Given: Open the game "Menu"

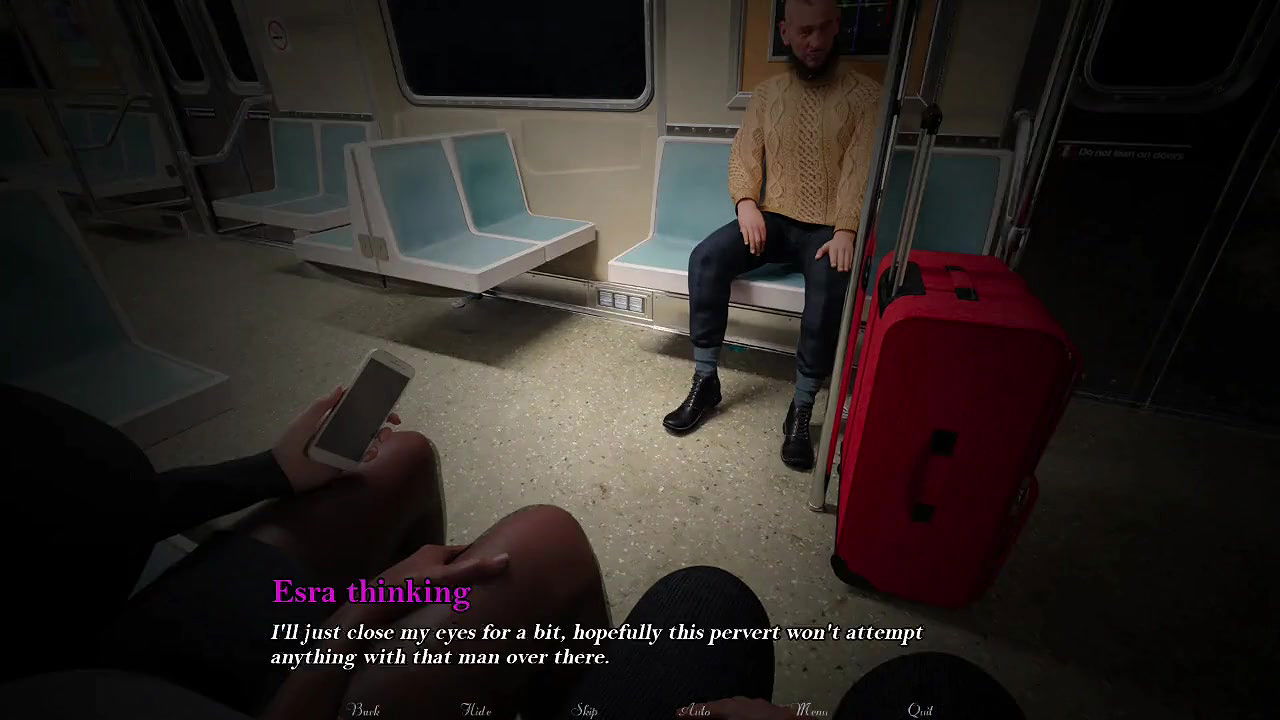Looking at the screenshot, I should click(x=813, y=710).
